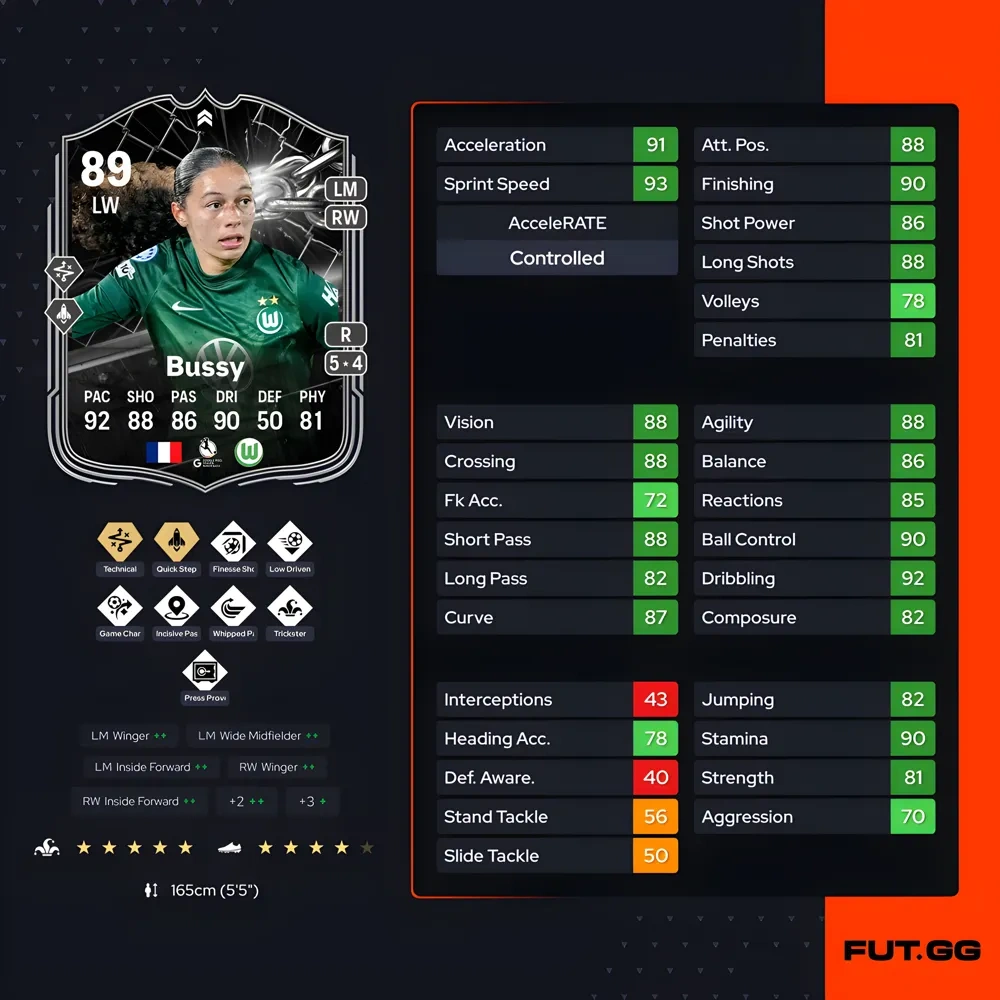Viewport: 1000px width, 1000px height.
Task: Click the Game Changer playstyle icon
Action: pyautogui.click(x=120, y=608)
